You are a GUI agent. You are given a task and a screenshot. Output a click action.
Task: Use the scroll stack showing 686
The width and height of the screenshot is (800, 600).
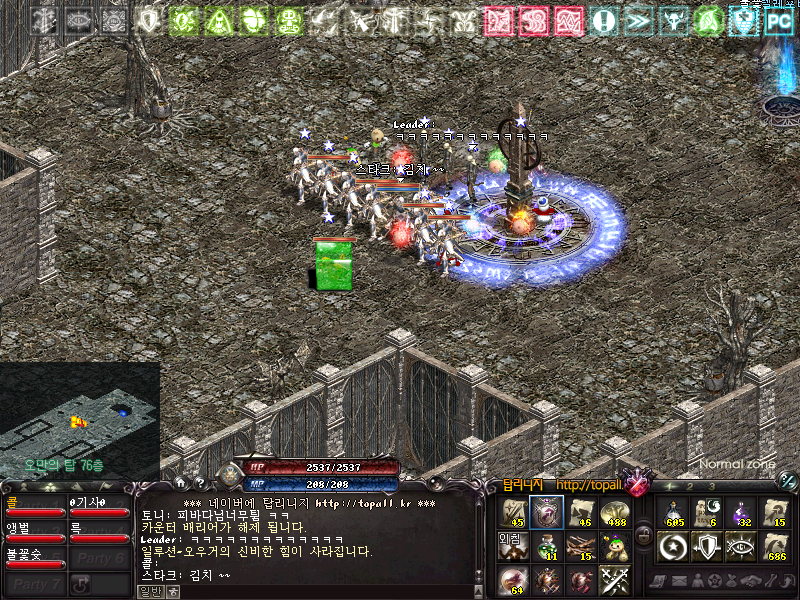pos(775,546)
